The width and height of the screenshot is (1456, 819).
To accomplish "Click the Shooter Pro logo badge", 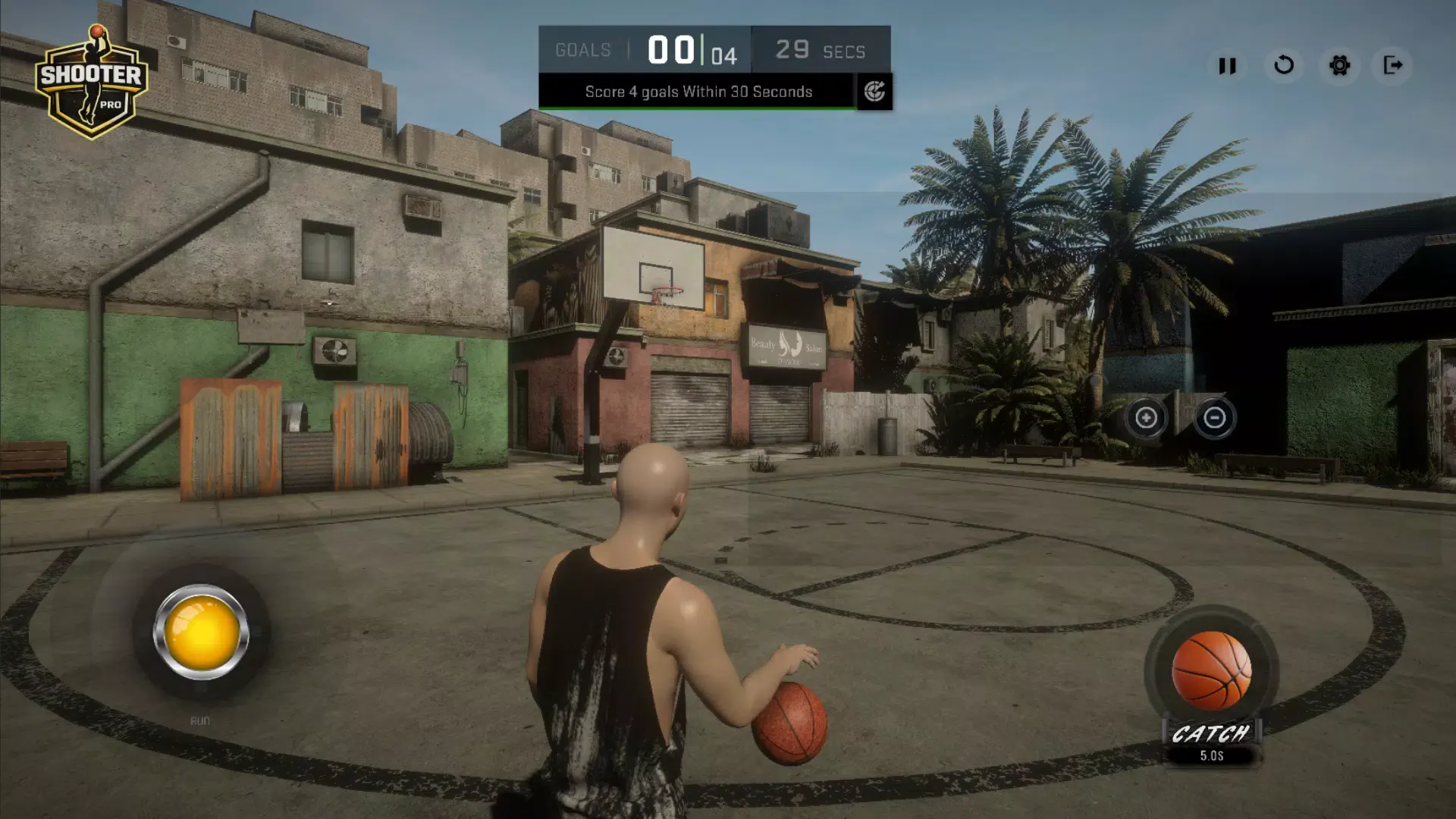I will [91, 82].
